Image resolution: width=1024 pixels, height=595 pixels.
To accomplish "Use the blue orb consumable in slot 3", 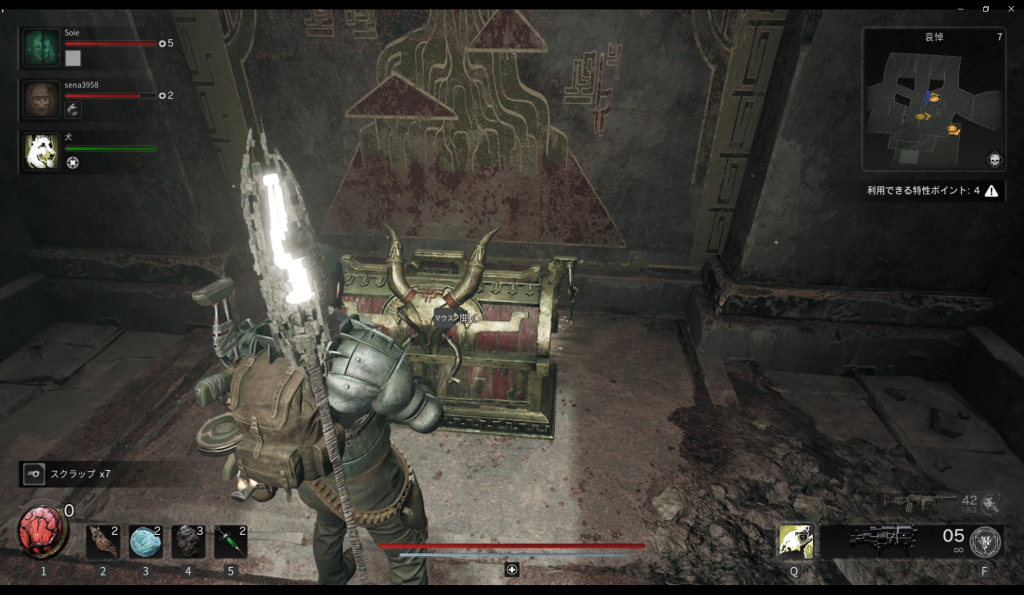I will coord(145,541).
